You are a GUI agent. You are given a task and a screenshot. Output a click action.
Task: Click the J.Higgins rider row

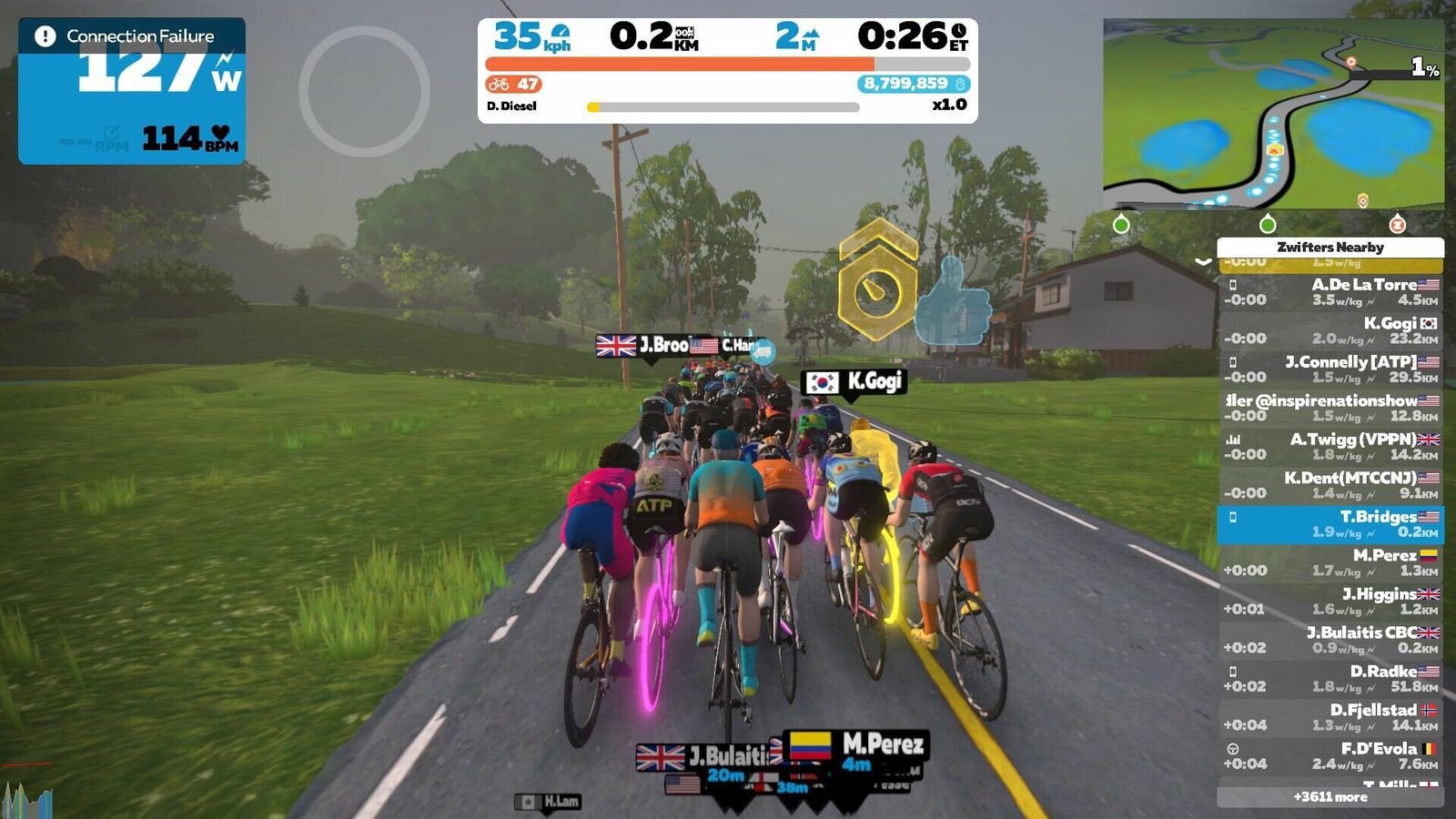1330,602
